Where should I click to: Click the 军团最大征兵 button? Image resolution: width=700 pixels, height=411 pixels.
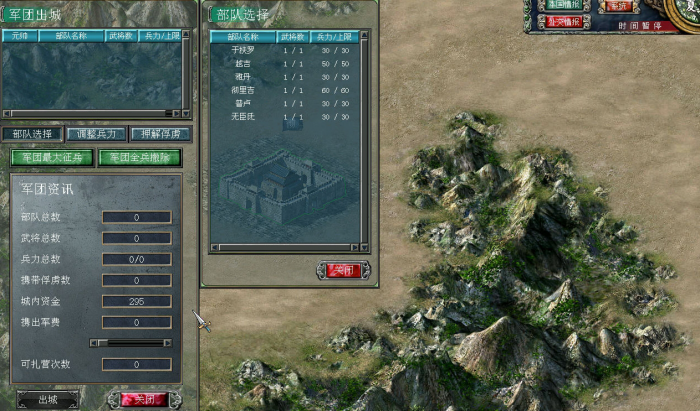pos(52,157)
